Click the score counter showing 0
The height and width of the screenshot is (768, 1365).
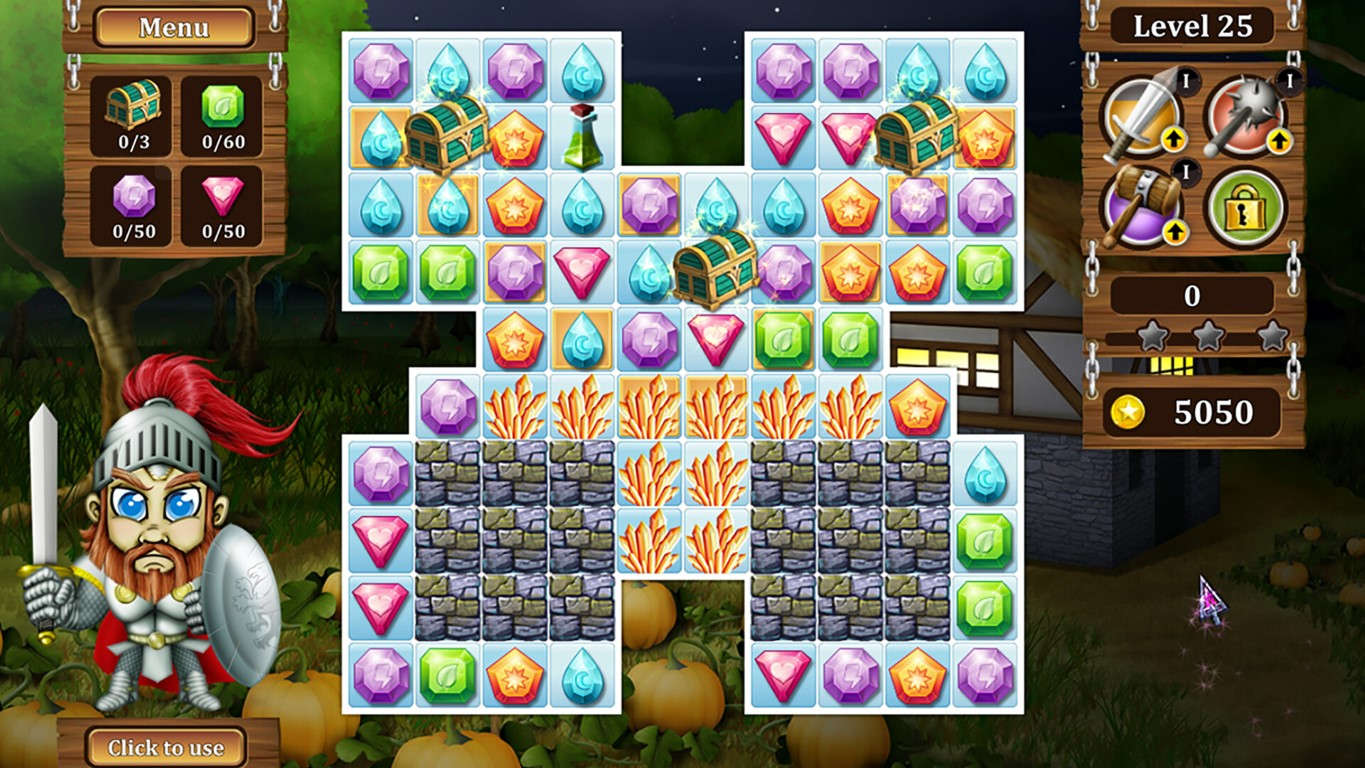(1190, 293)
